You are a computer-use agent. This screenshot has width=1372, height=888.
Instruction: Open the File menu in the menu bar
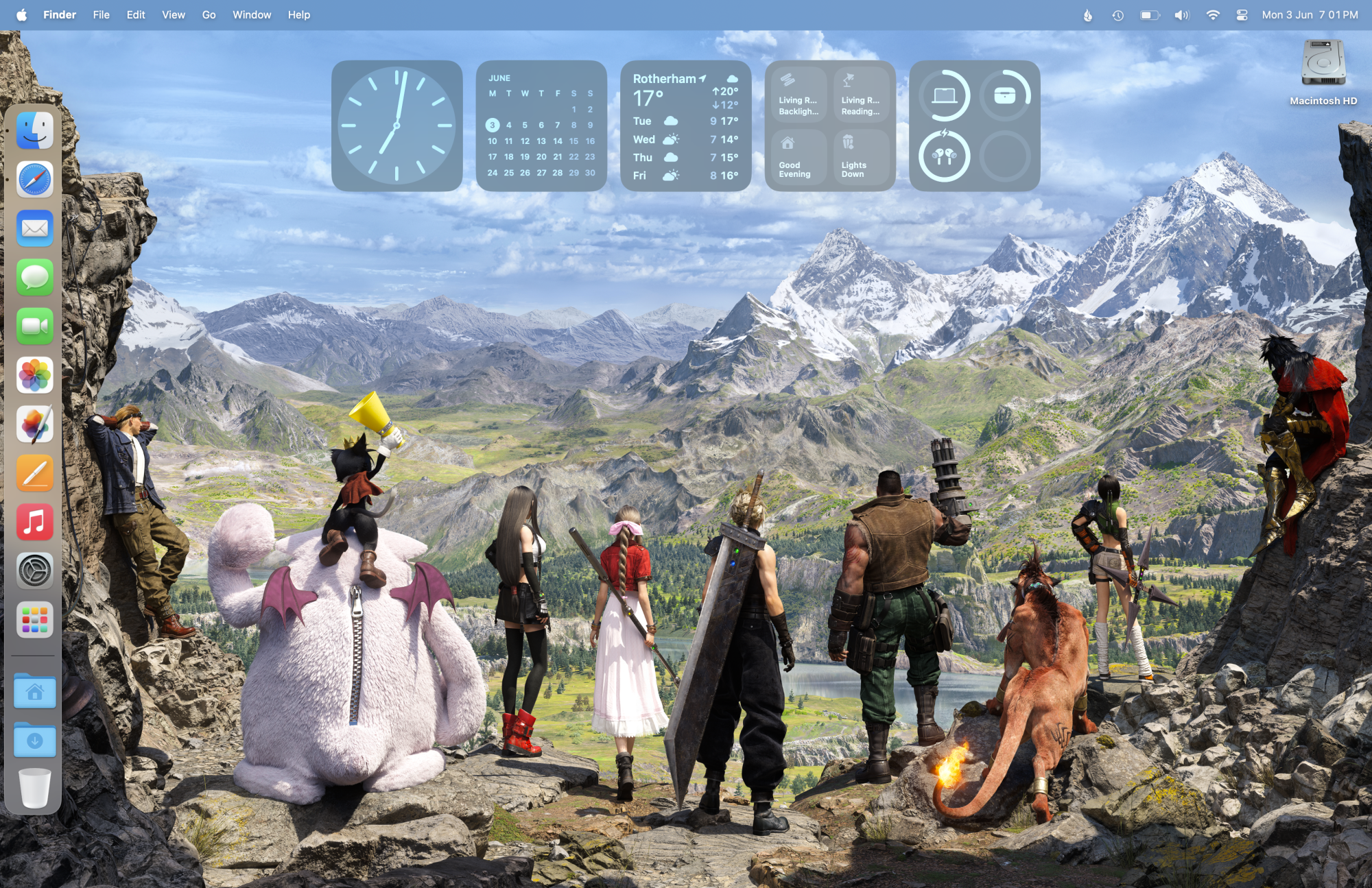pyautogui.click(x=101, y=14)
